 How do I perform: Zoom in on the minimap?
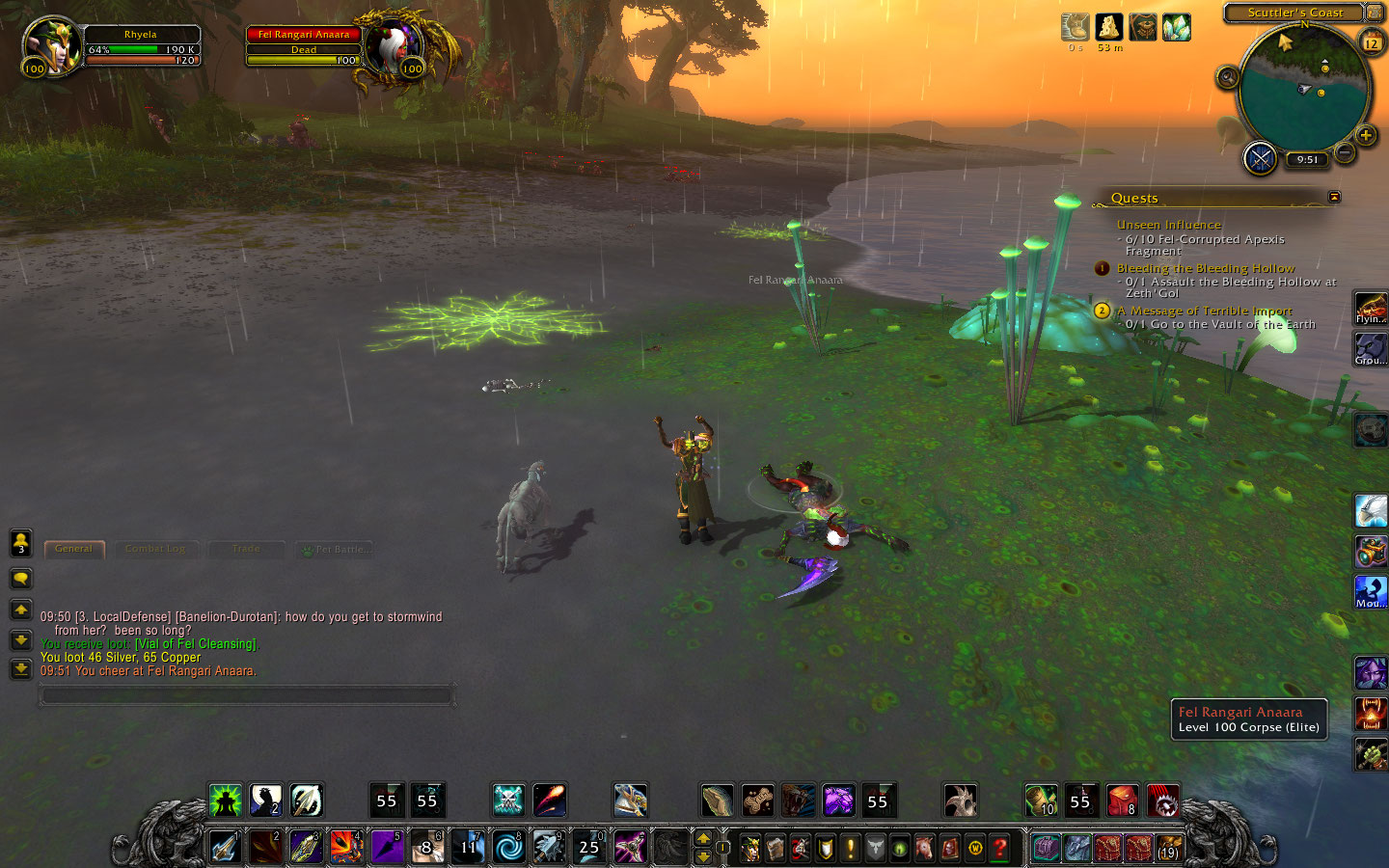pos(1366,135)
